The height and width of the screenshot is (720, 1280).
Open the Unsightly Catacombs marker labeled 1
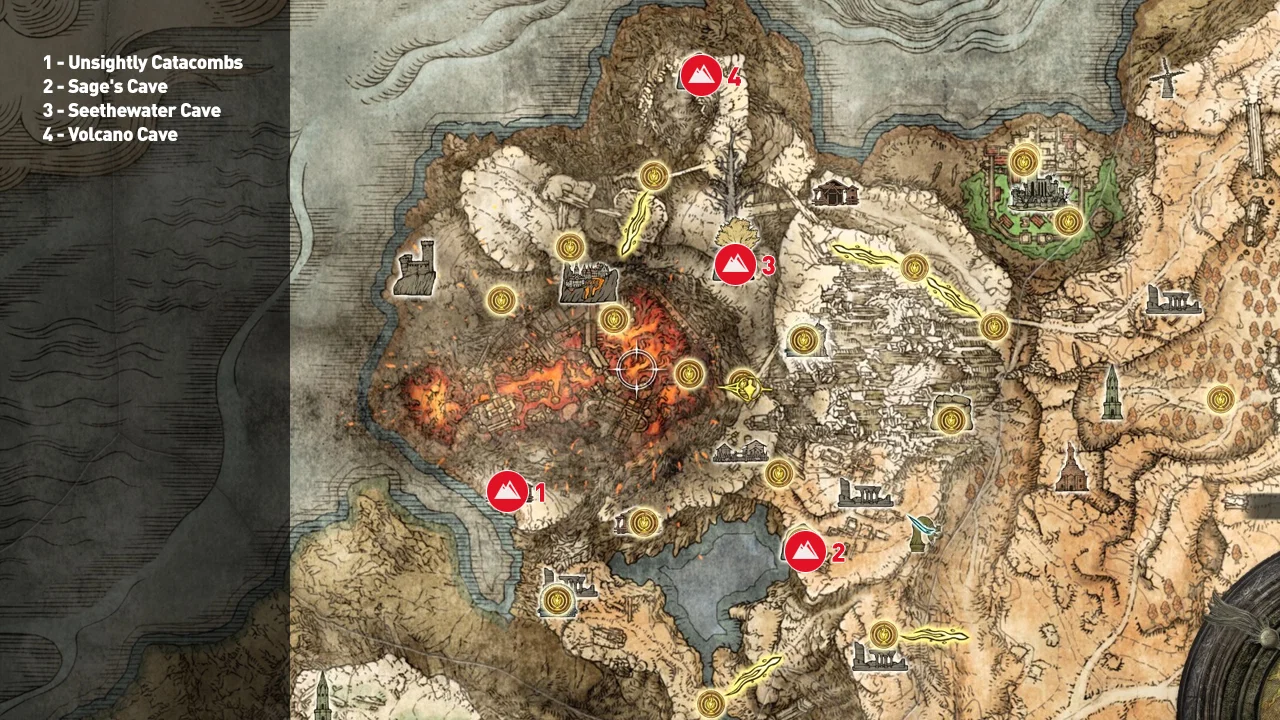click(x=507, y=491)
